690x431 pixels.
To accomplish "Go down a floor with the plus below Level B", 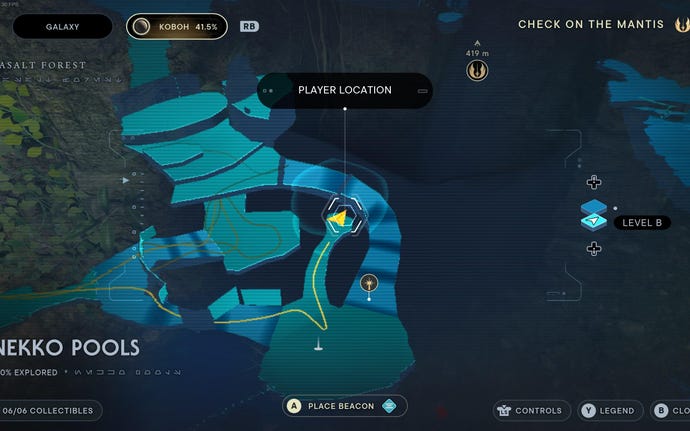I will 593,249.
